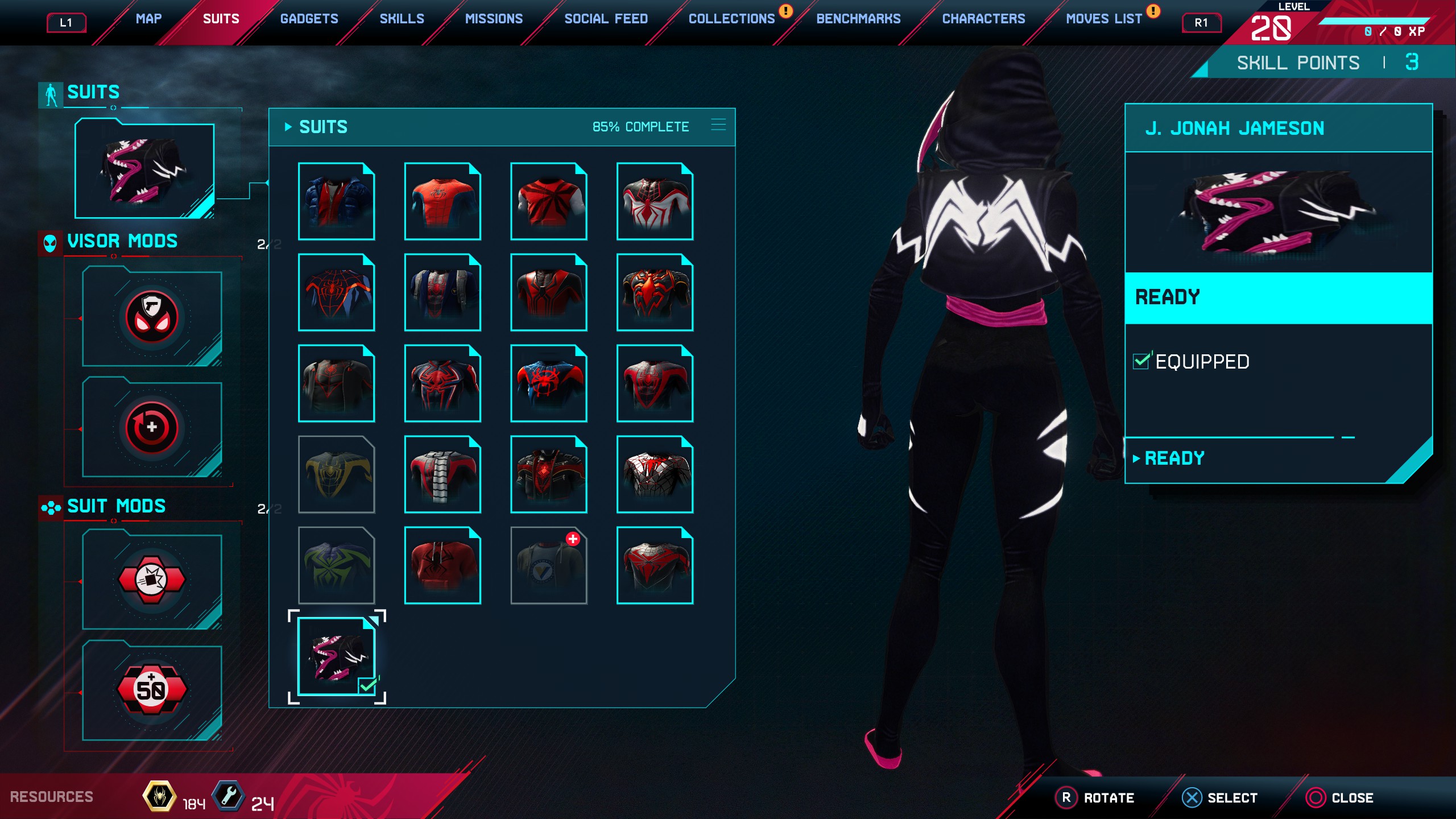Choose the white and red spider suit
Screen dimensions: 1456x819
655,201
